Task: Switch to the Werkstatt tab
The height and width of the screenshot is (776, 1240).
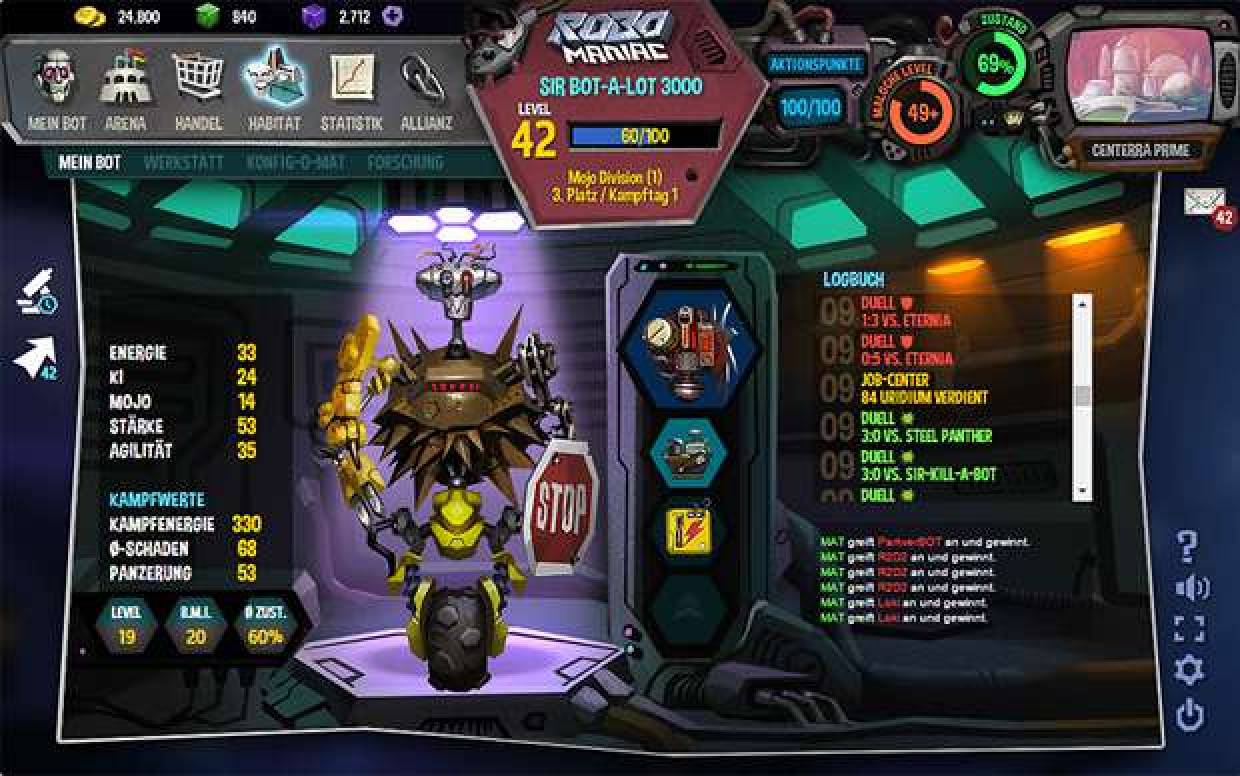Action: pyautogui.click(x=182, y=162)
